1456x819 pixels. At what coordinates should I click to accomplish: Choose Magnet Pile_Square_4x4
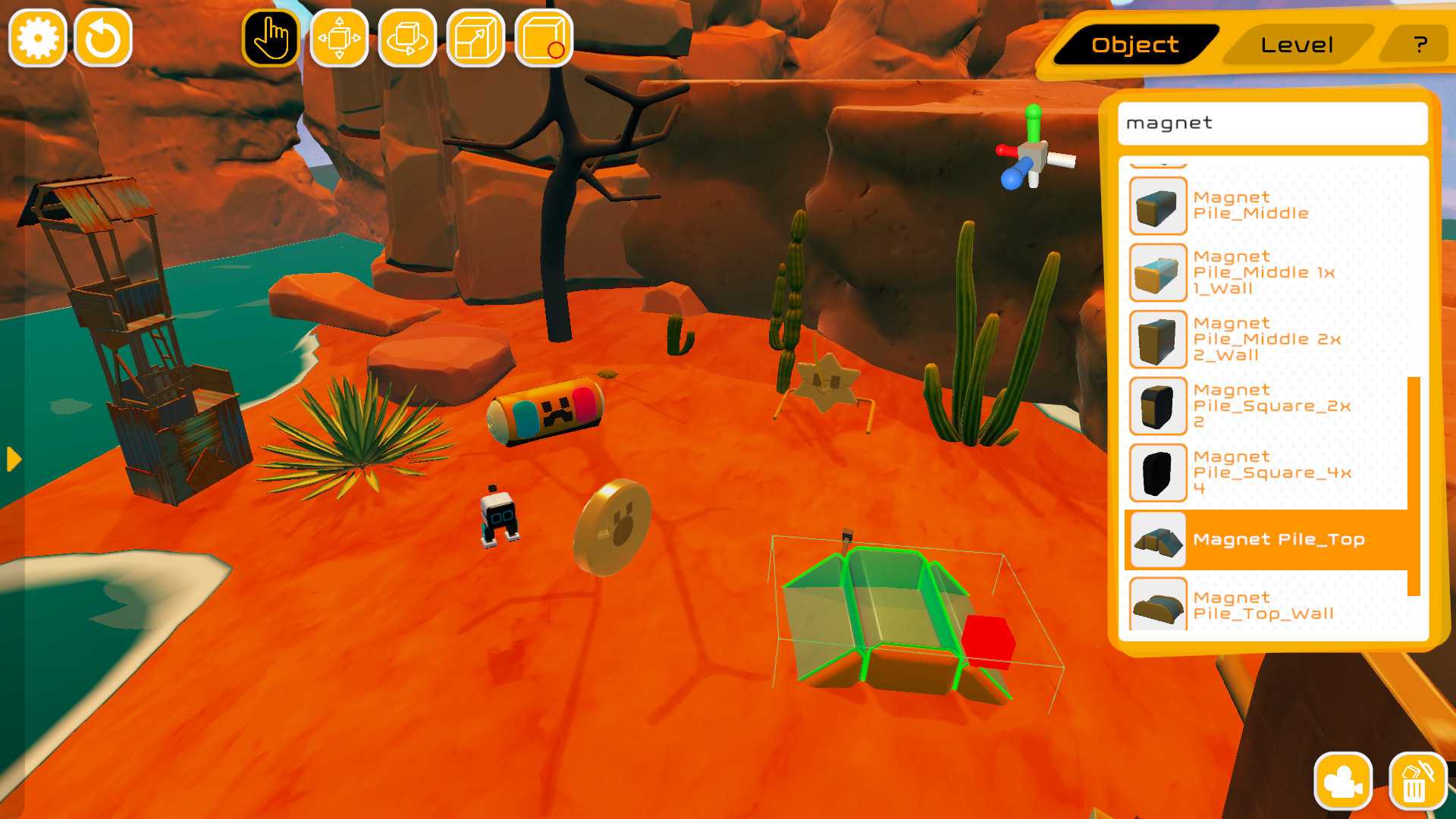coord(1251,472)
